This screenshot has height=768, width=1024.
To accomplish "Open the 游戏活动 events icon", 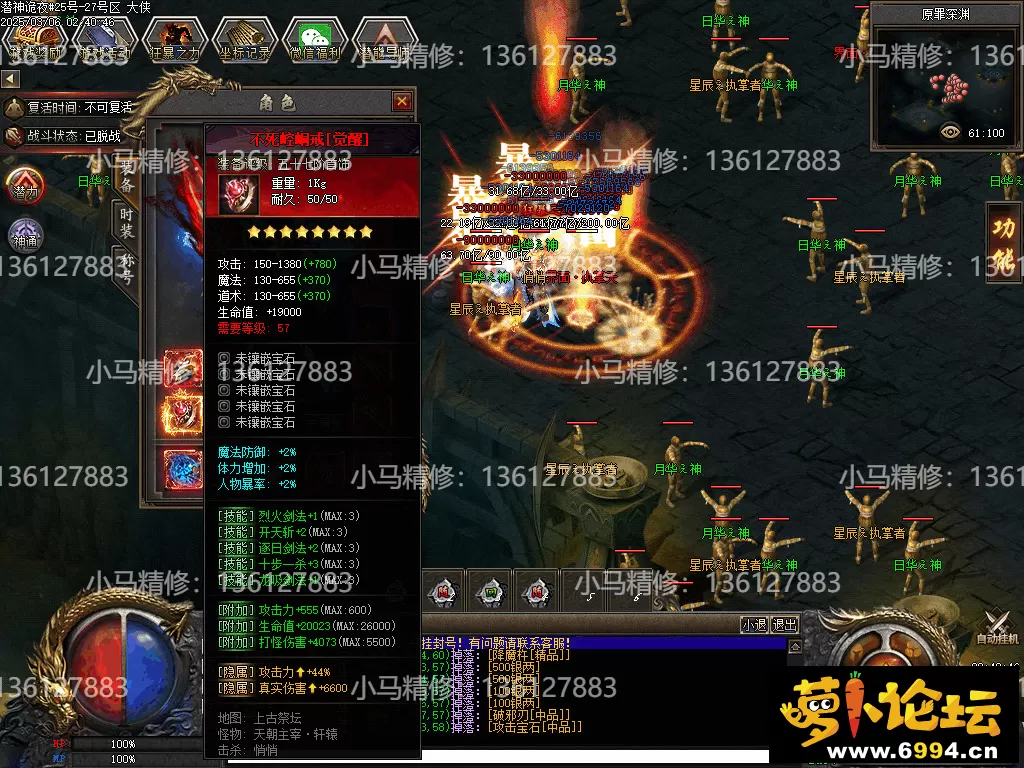I will point(103,41).
